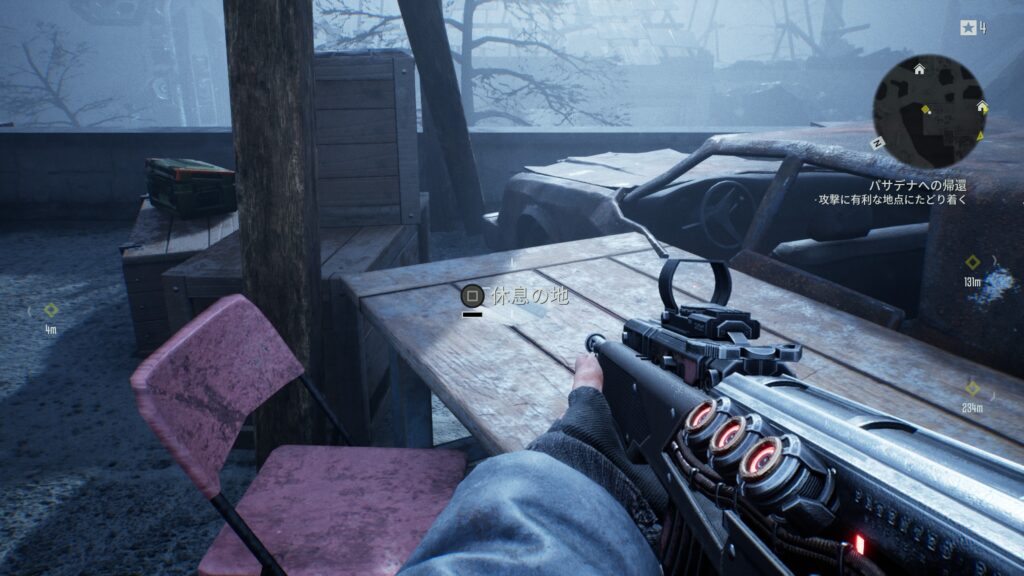Select the yellow triangle marker on the minimap
Screen dimensions: 1024x576
(980, 135)
